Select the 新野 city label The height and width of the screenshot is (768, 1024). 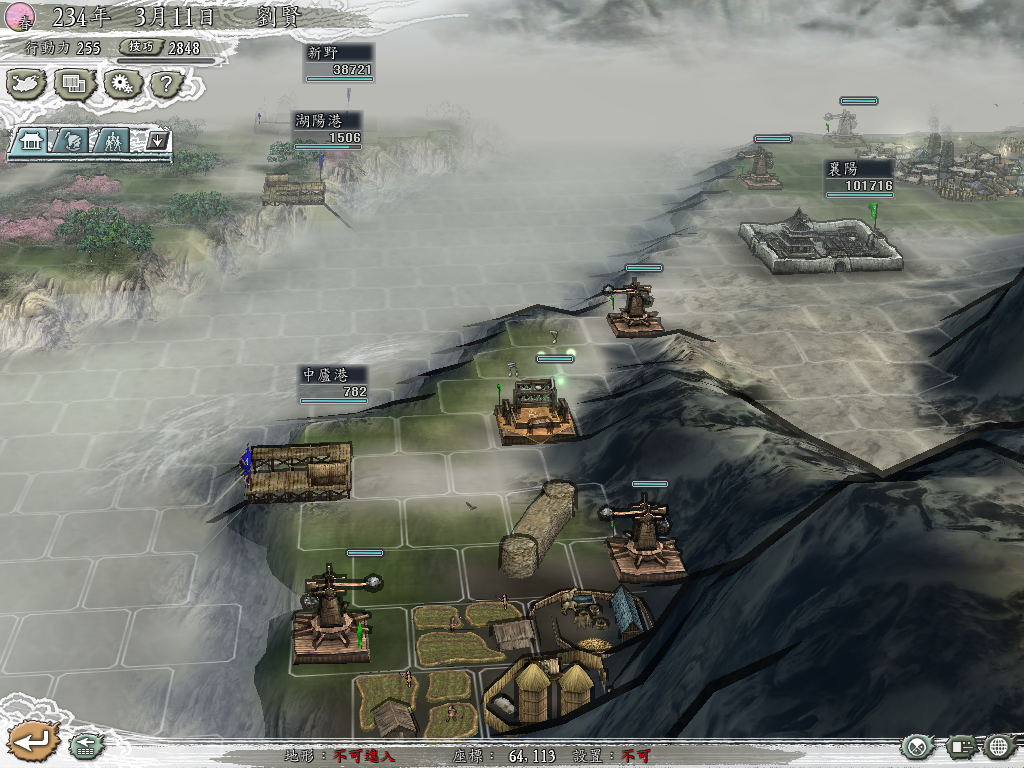tap(339, 60)
